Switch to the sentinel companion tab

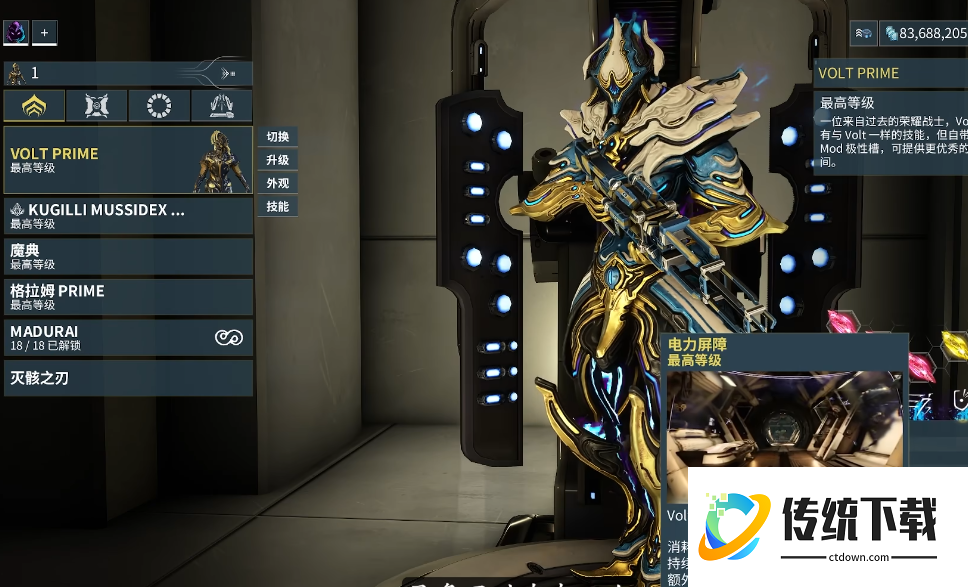point(96,105)
